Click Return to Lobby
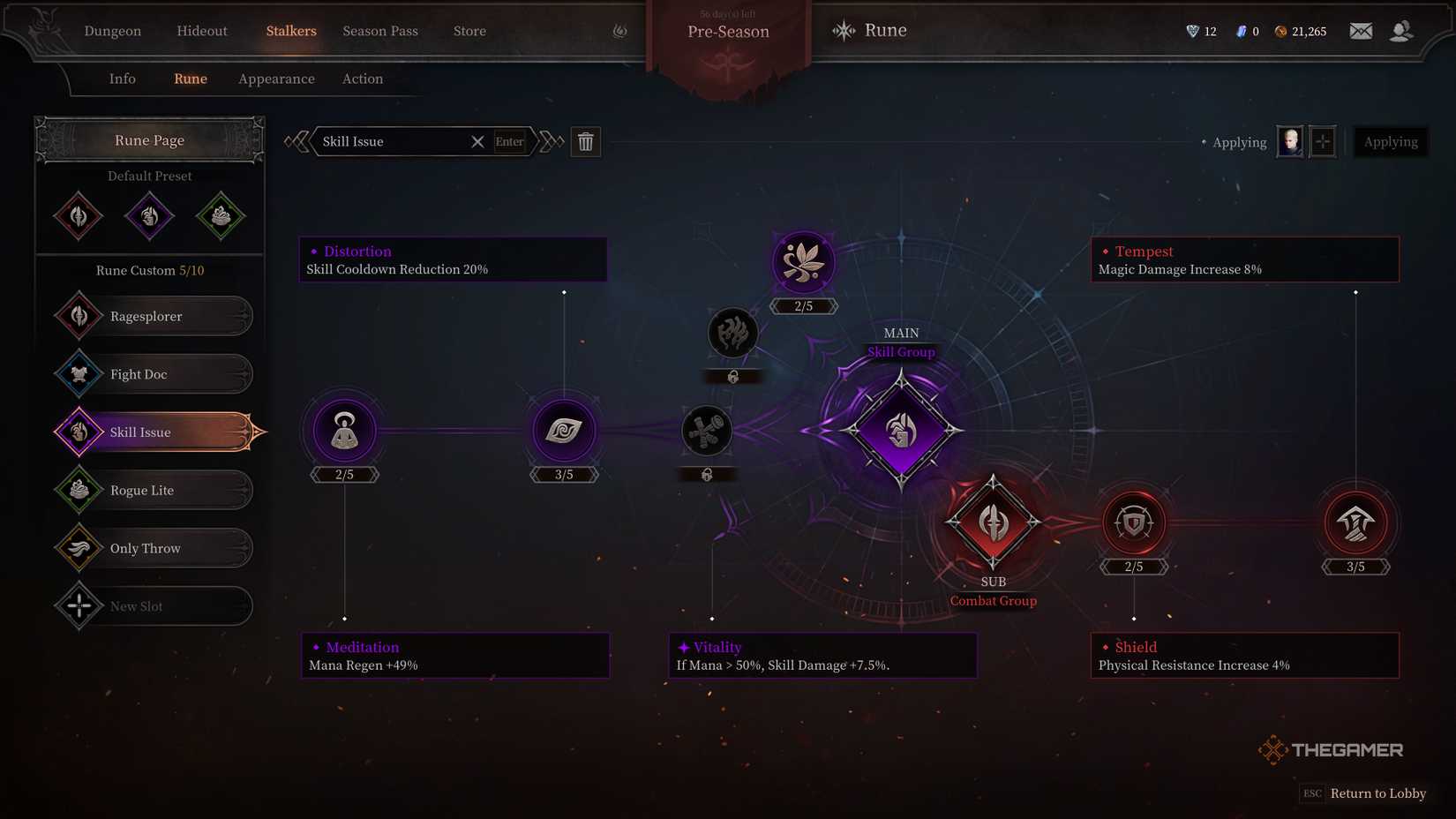The height and width of the screenshot is (819, 1456). point(1377,793)
